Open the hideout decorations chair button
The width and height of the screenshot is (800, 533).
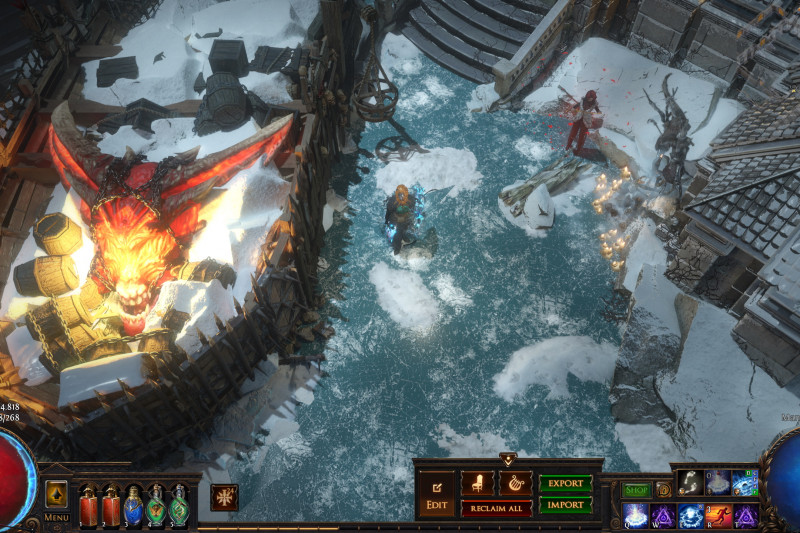pyautogui.click(x=477, y=484)
